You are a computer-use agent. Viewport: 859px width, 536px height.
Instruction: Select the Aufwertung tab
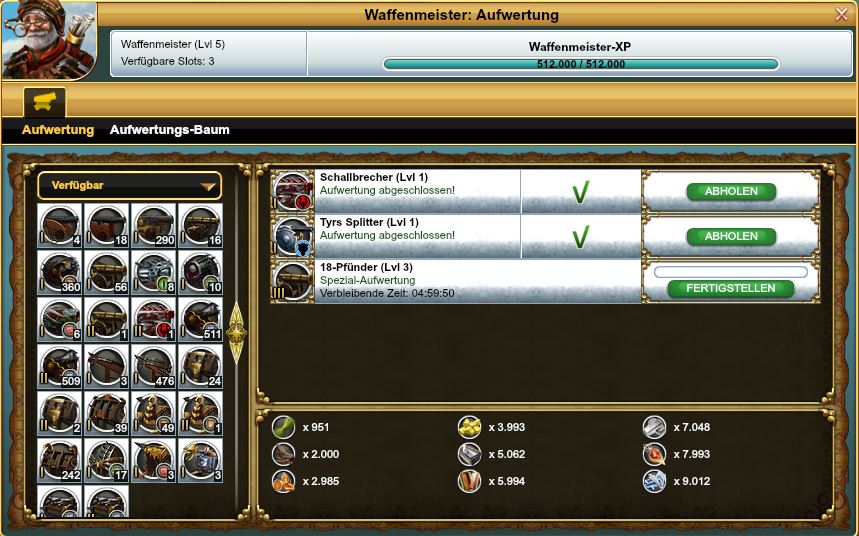[x=58, y=130]
